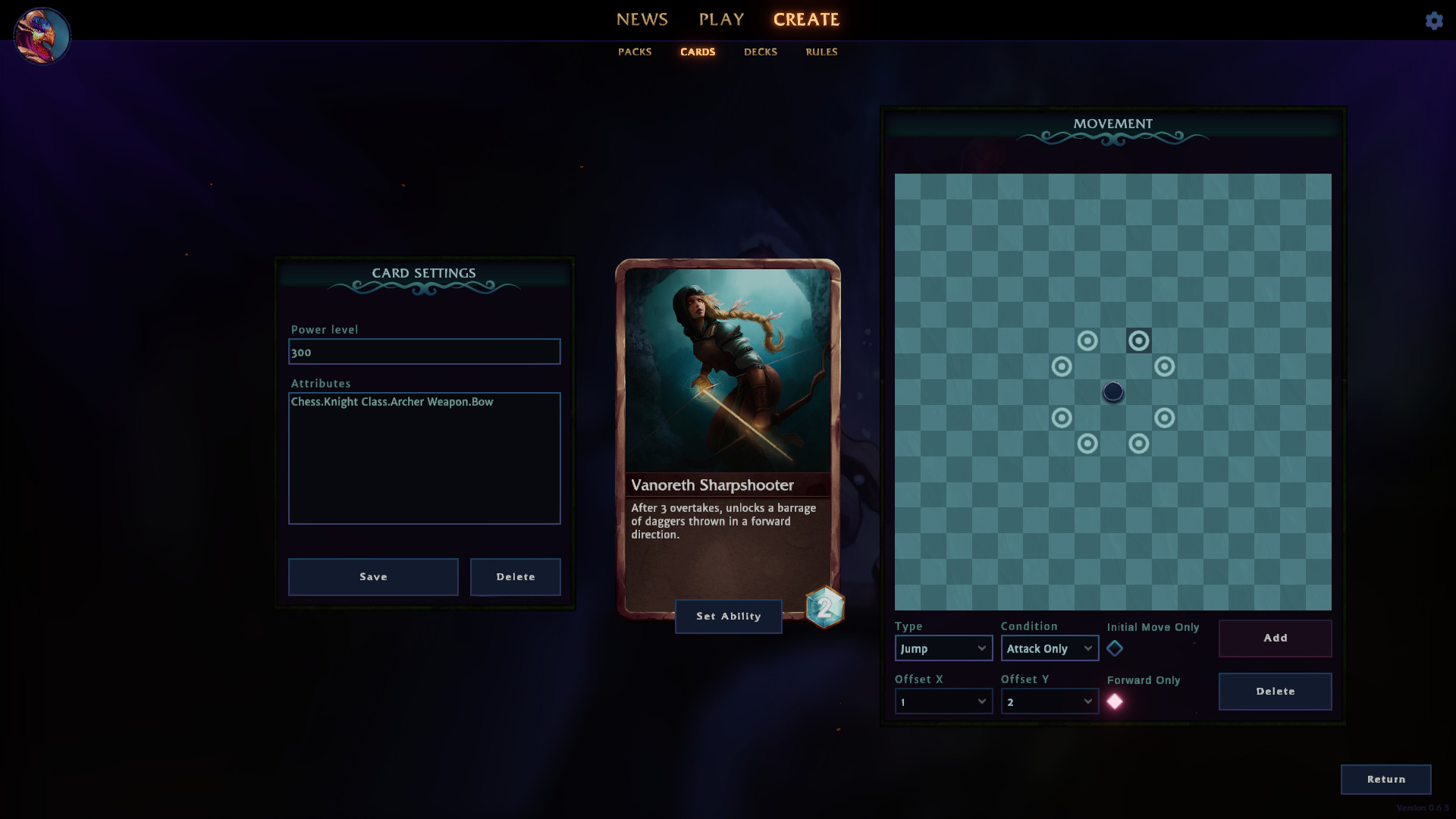Change the Offset Y dropdown value
The height and width of the screenshot is (819, 1456).
(1049, 701)
